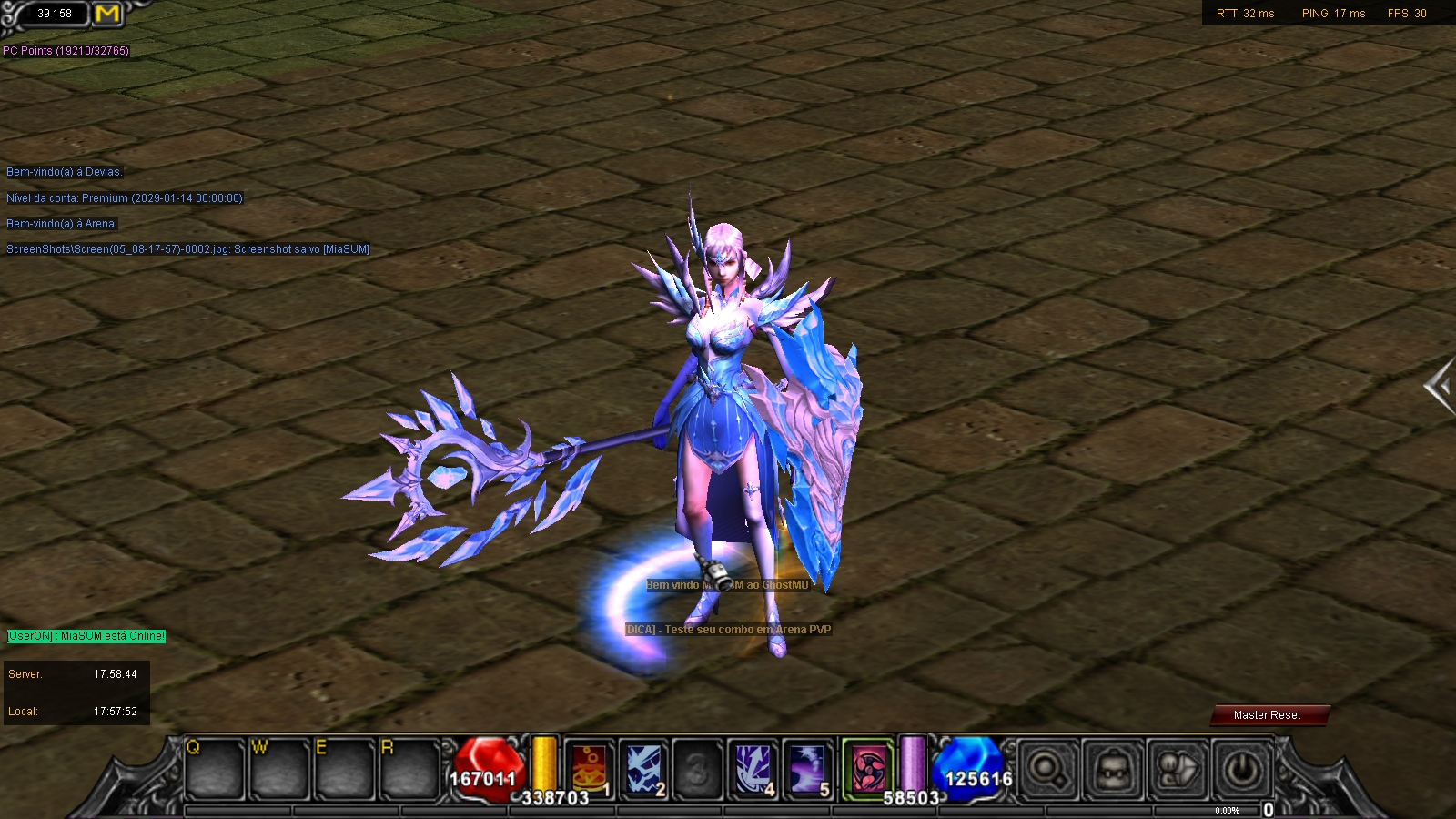Screen dimensions: 1456x819
Task: Expand the arrow panel on the right edge
Action: point(1440,387)
